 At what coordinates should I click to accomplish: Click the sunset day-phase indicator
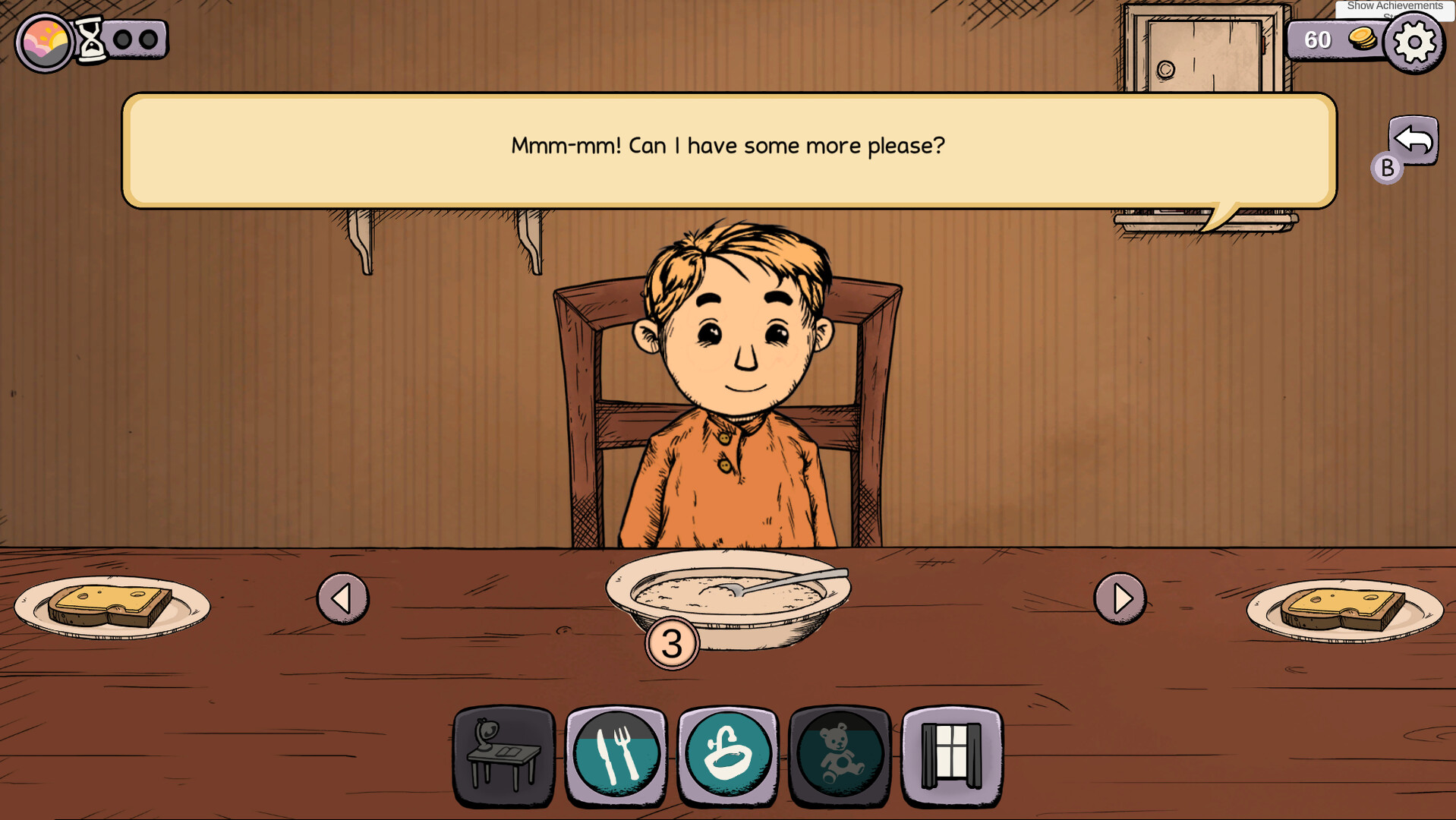[x=43, y=42]
